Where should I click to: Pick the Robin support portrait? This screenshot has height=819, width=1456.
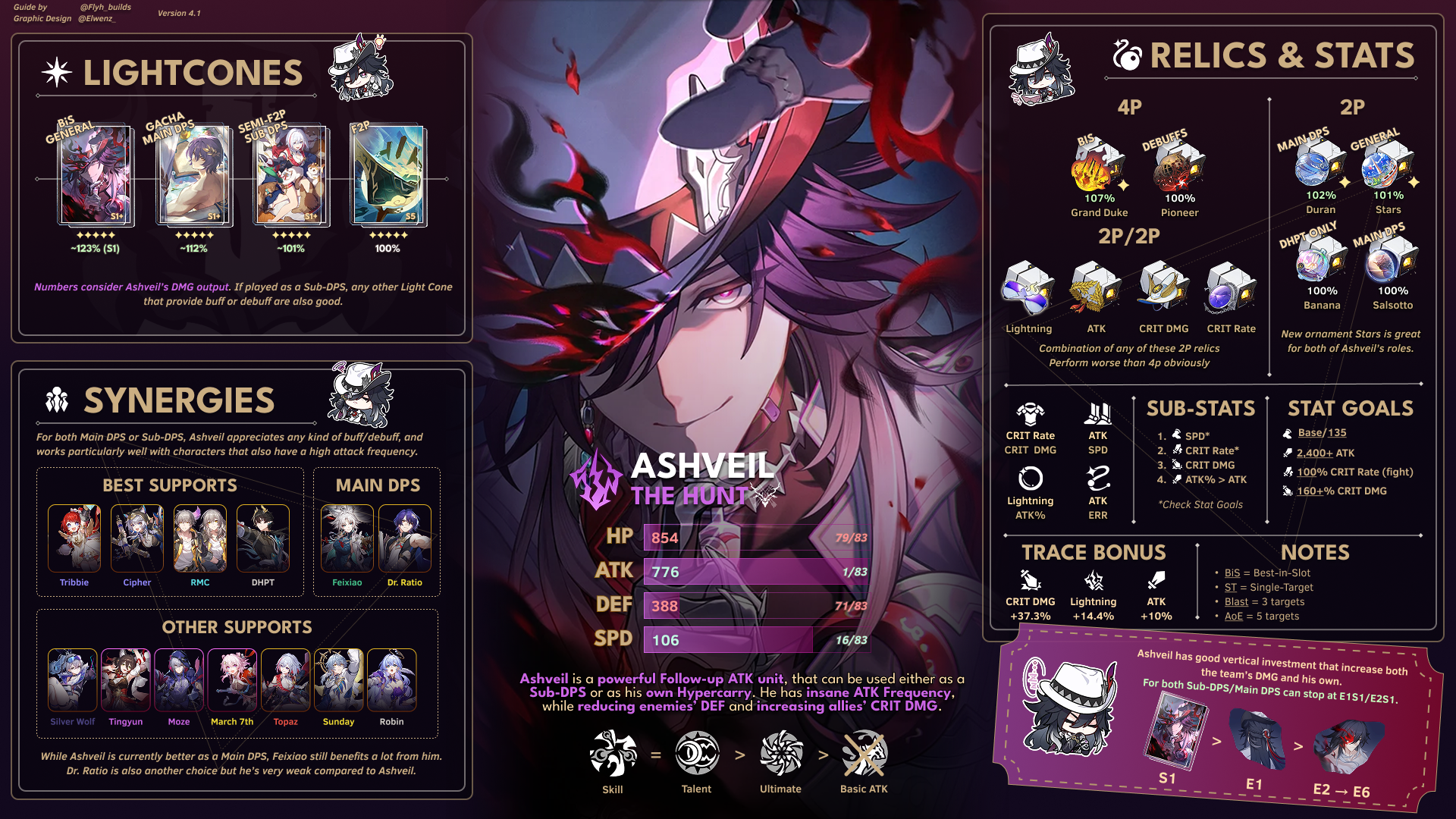[x=392, y=680]
